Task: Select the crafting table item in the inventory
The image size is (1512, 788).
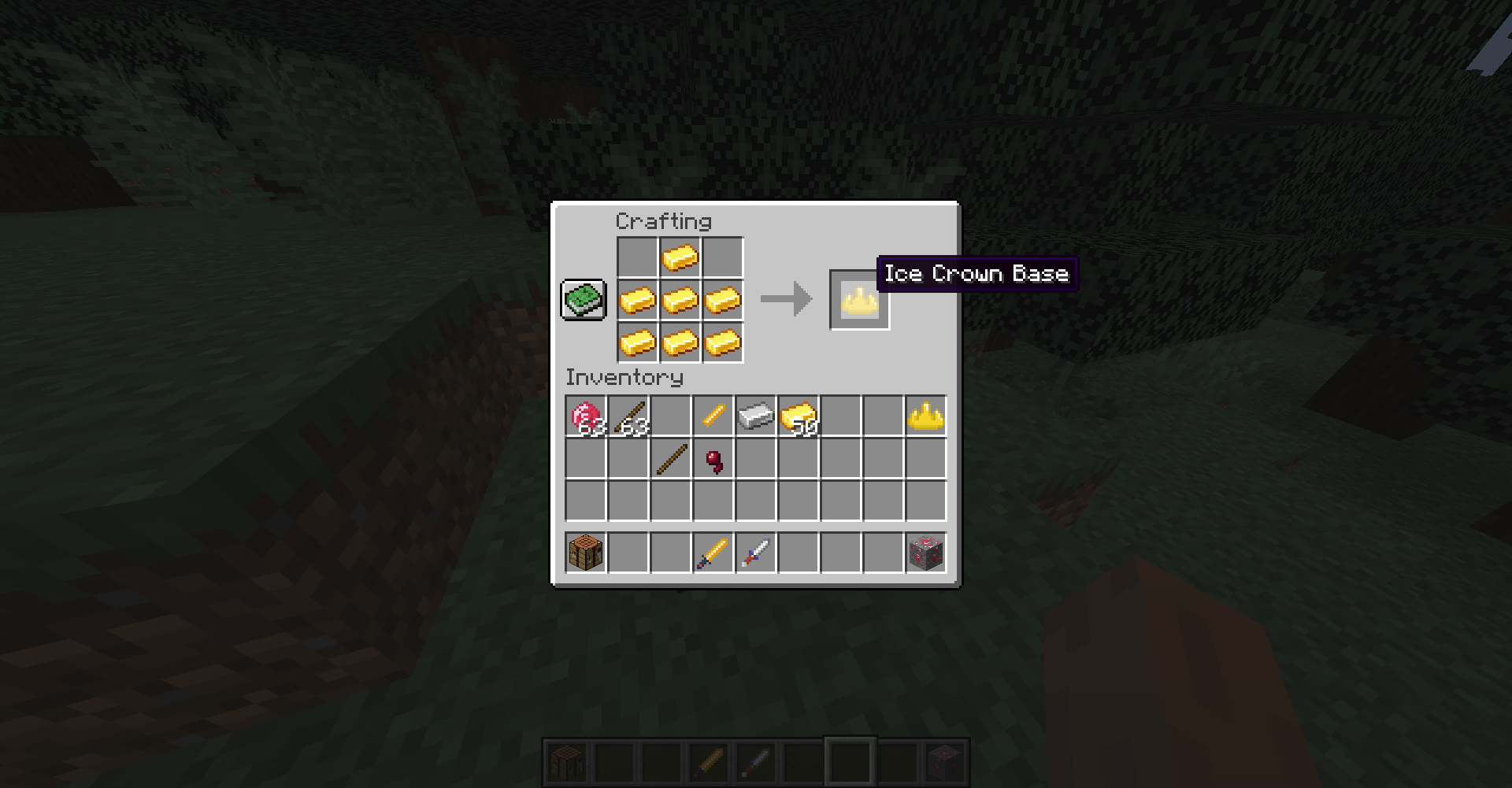Action: pyautogui.click(x=584, y=552)
